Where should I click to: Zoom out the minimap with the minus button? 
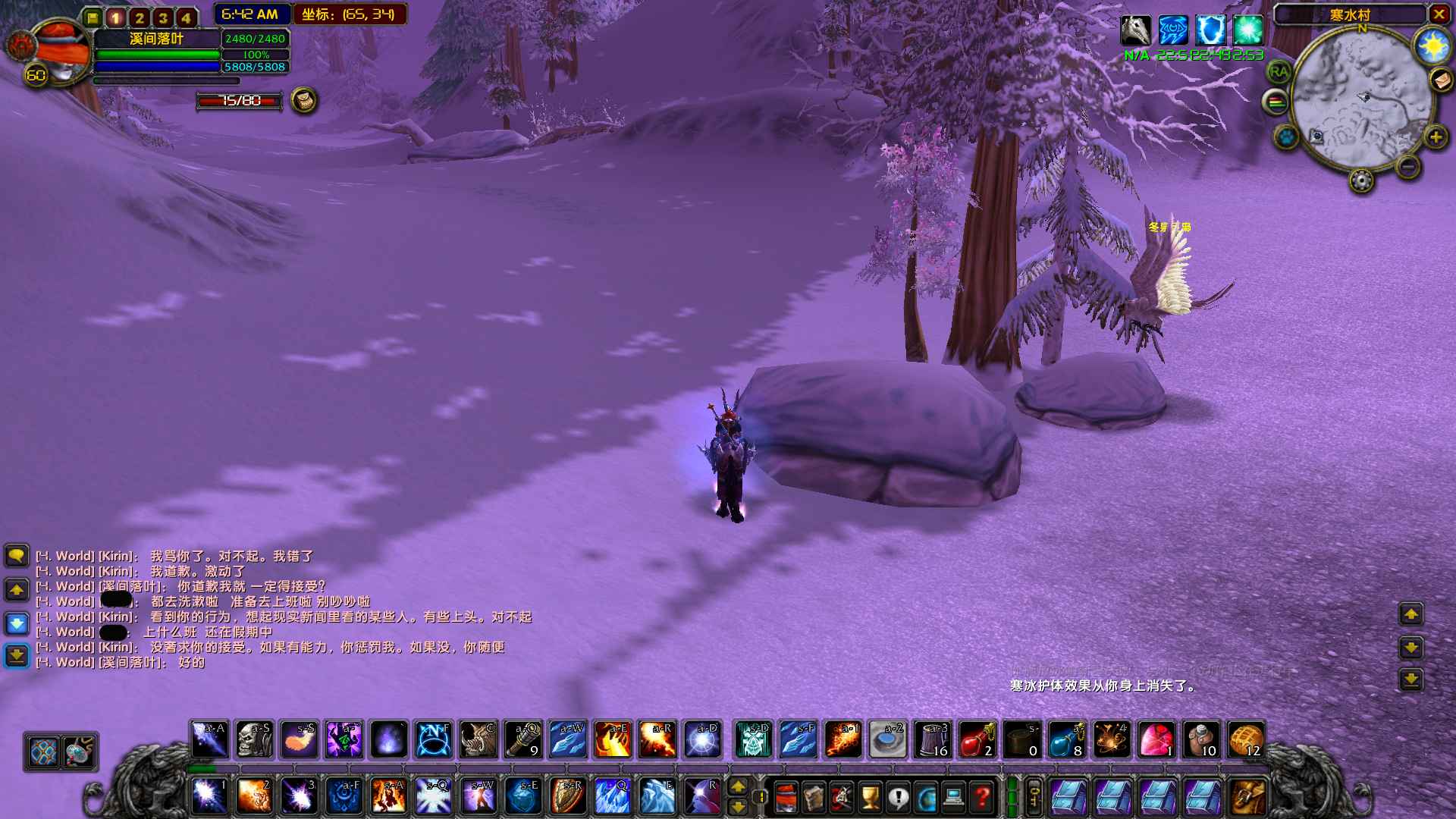pyautogui.click(x=1407, y=166)
